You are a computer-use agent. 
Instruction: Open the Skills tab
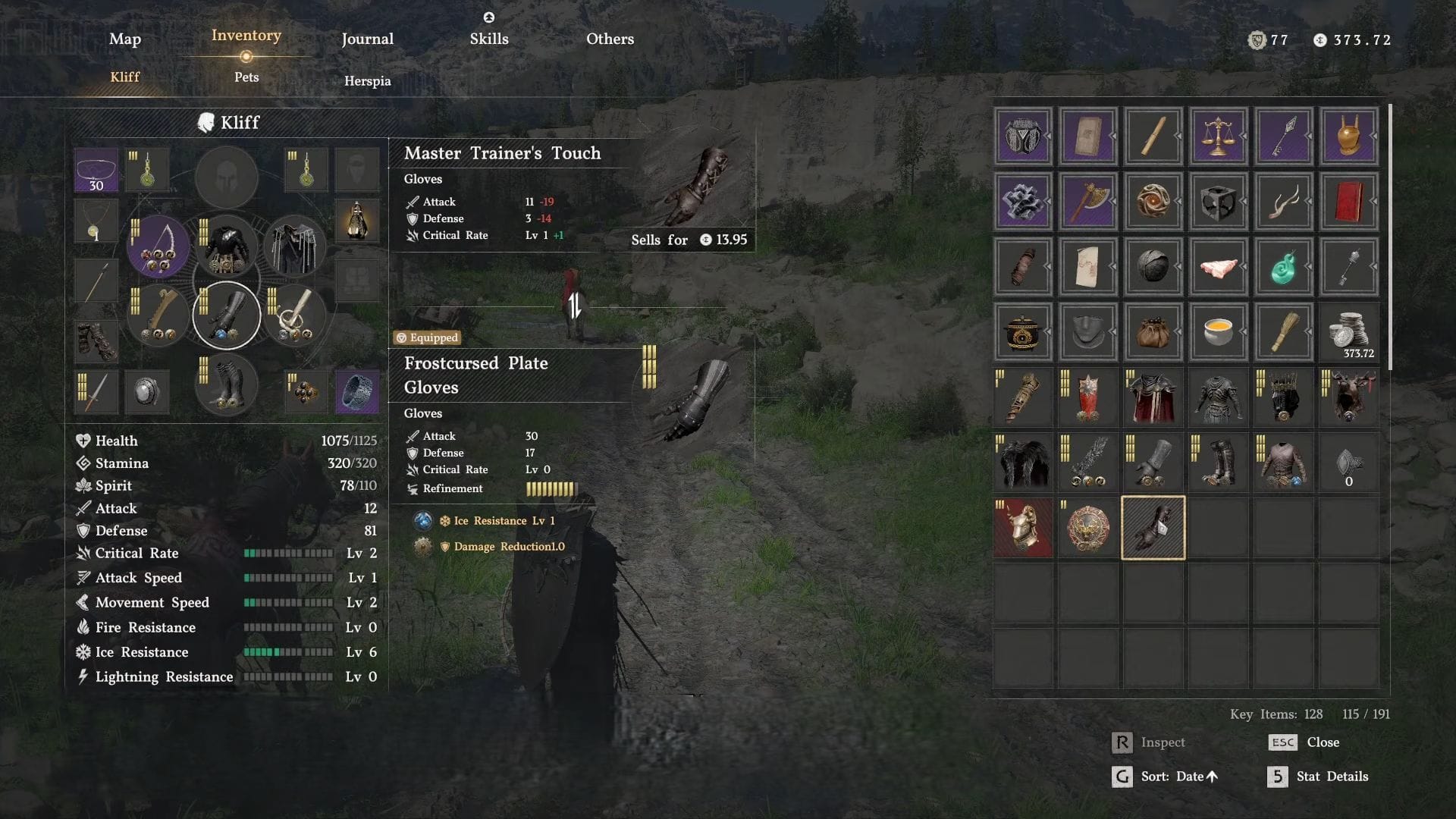[x=489, y=39]
